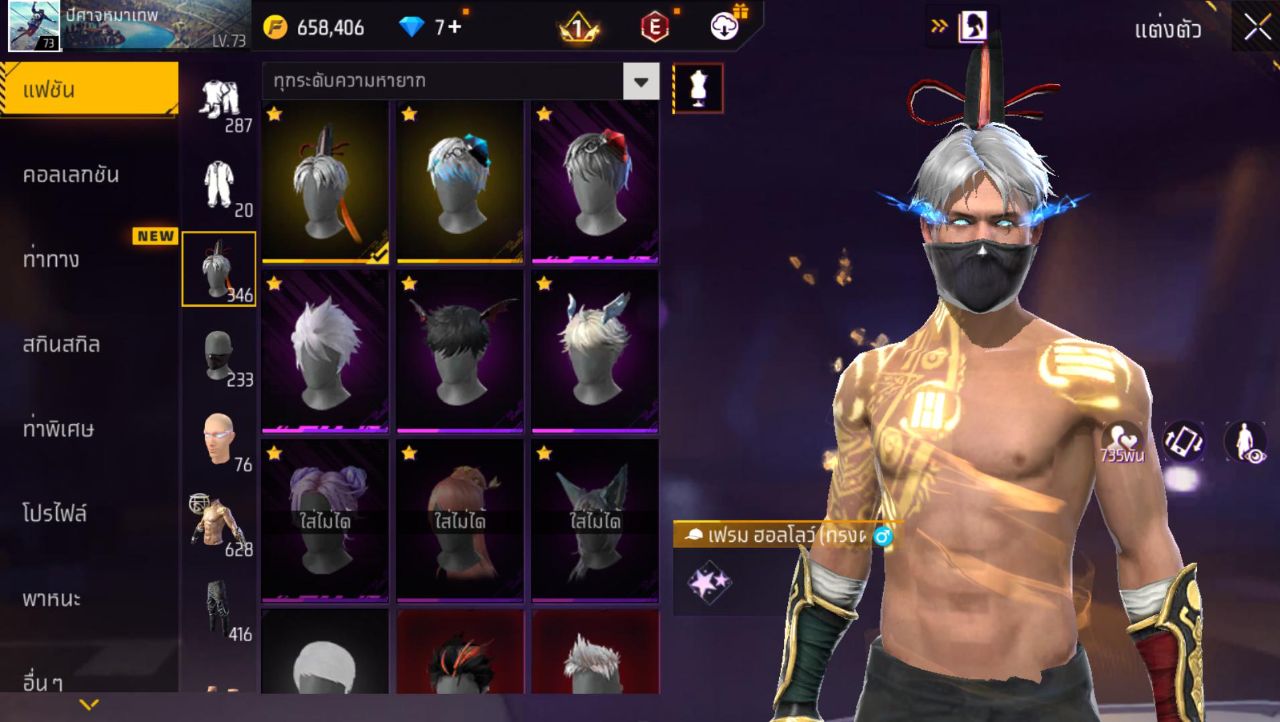The image size is (1280, 722).
Task: Click the mannequin preview button
Action: click(x=698, y=89)
